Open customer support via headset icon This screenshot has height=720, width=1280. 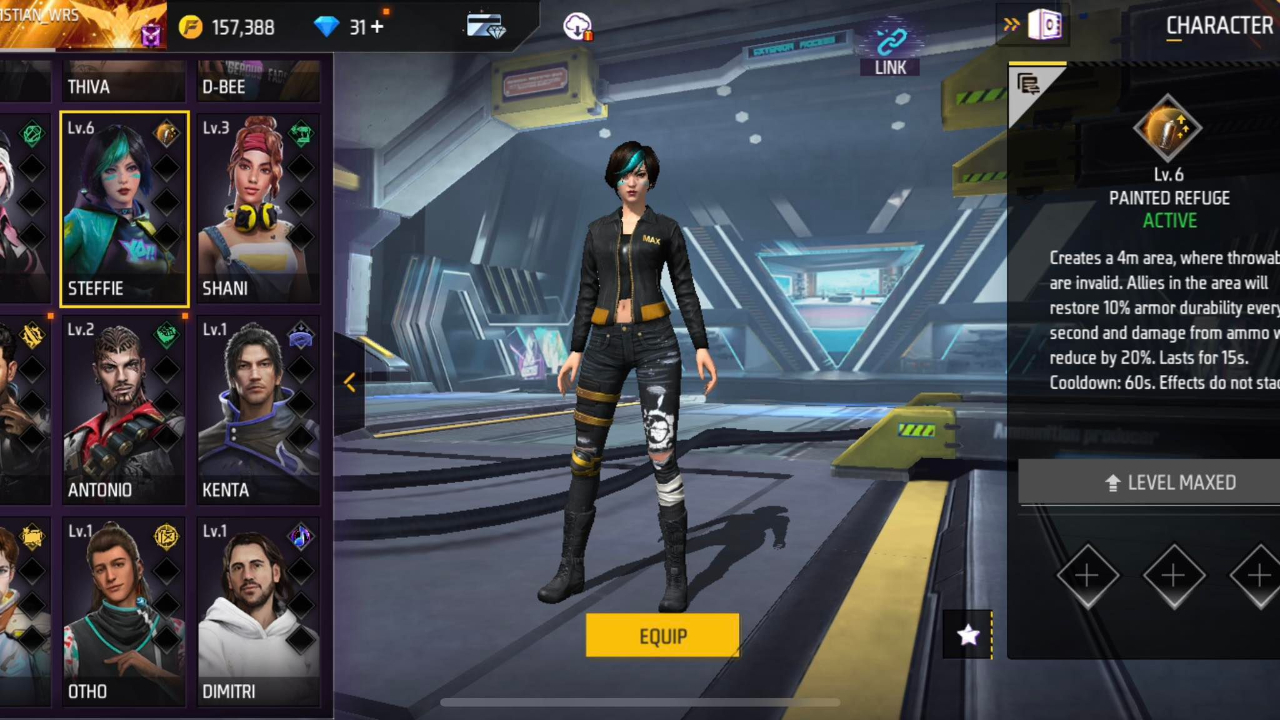[578, 27]
